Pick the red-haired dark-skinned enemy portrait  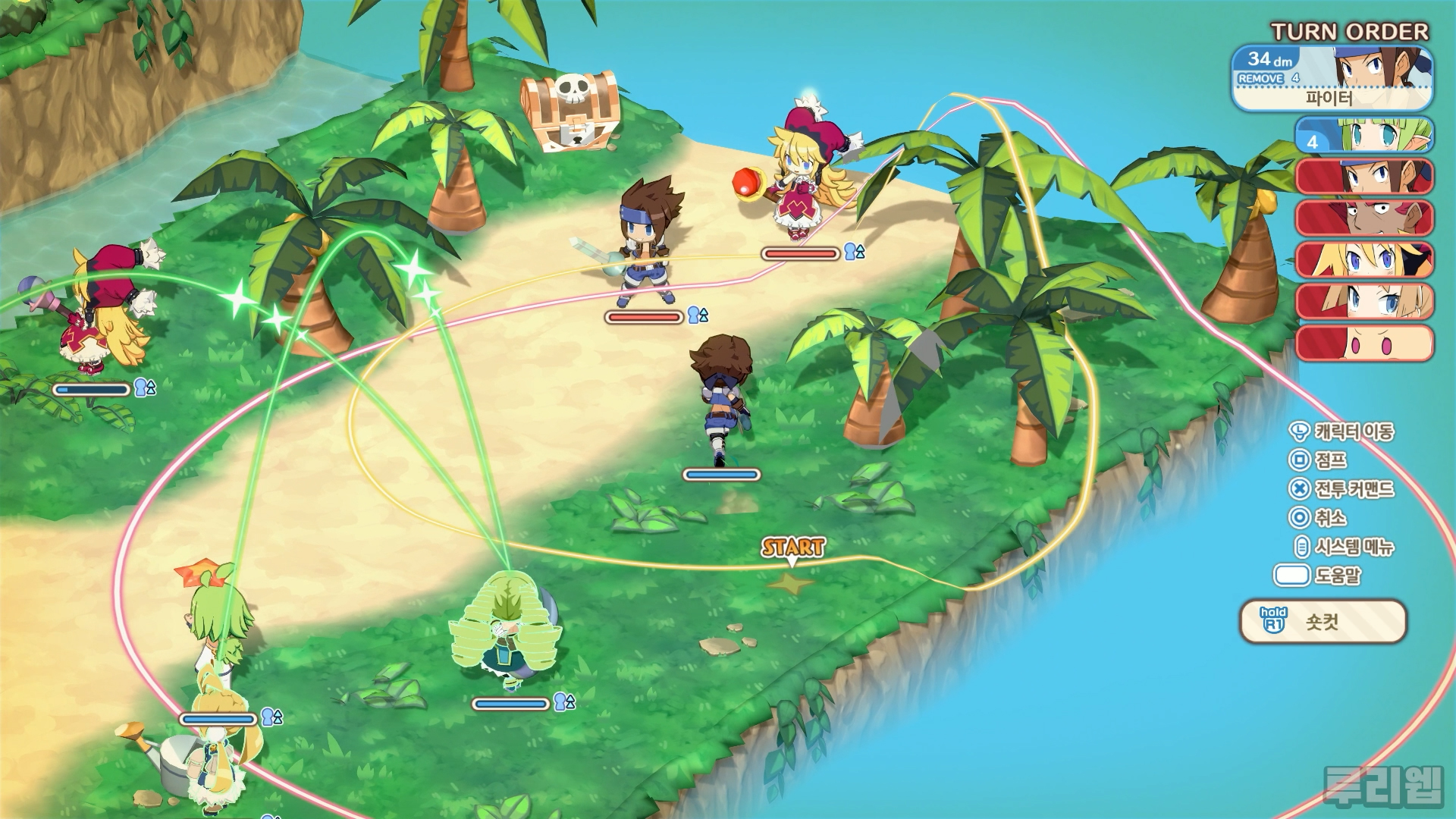[x=1364, y=218]
